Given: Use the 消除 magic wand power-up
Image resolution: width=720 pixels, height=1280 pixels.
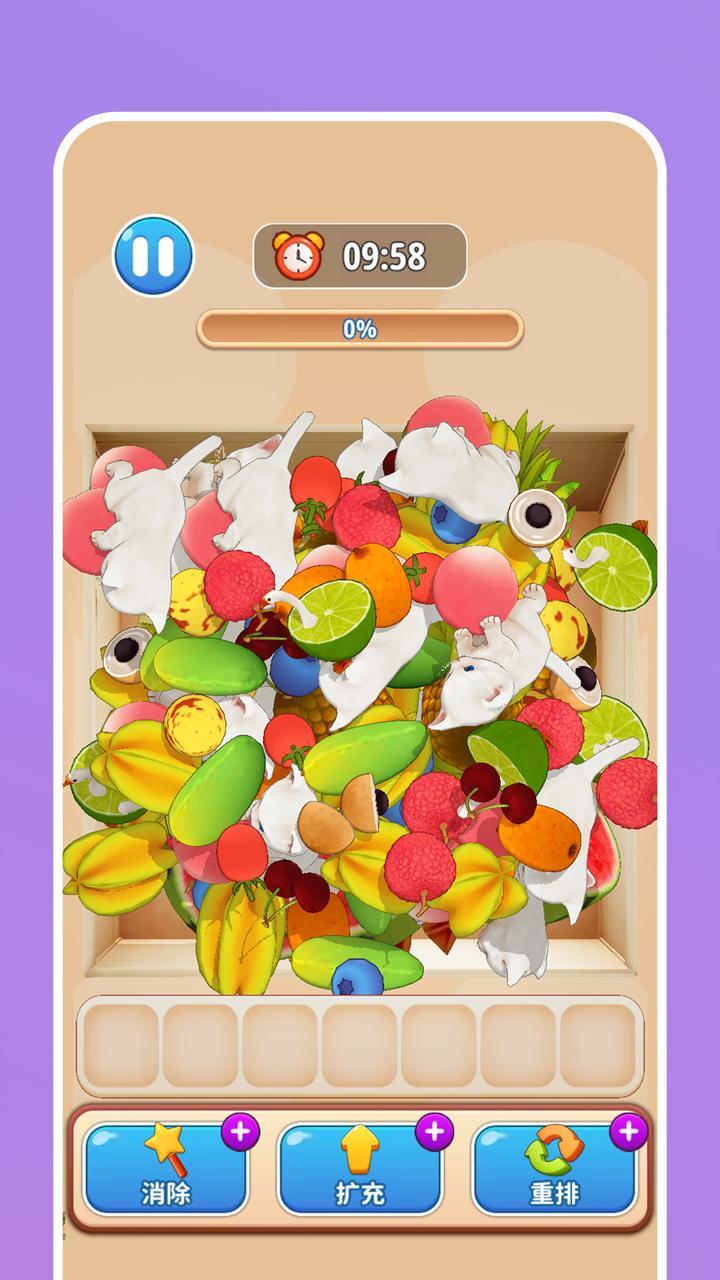Looking at the screenshot, I should coord(165,1170).
